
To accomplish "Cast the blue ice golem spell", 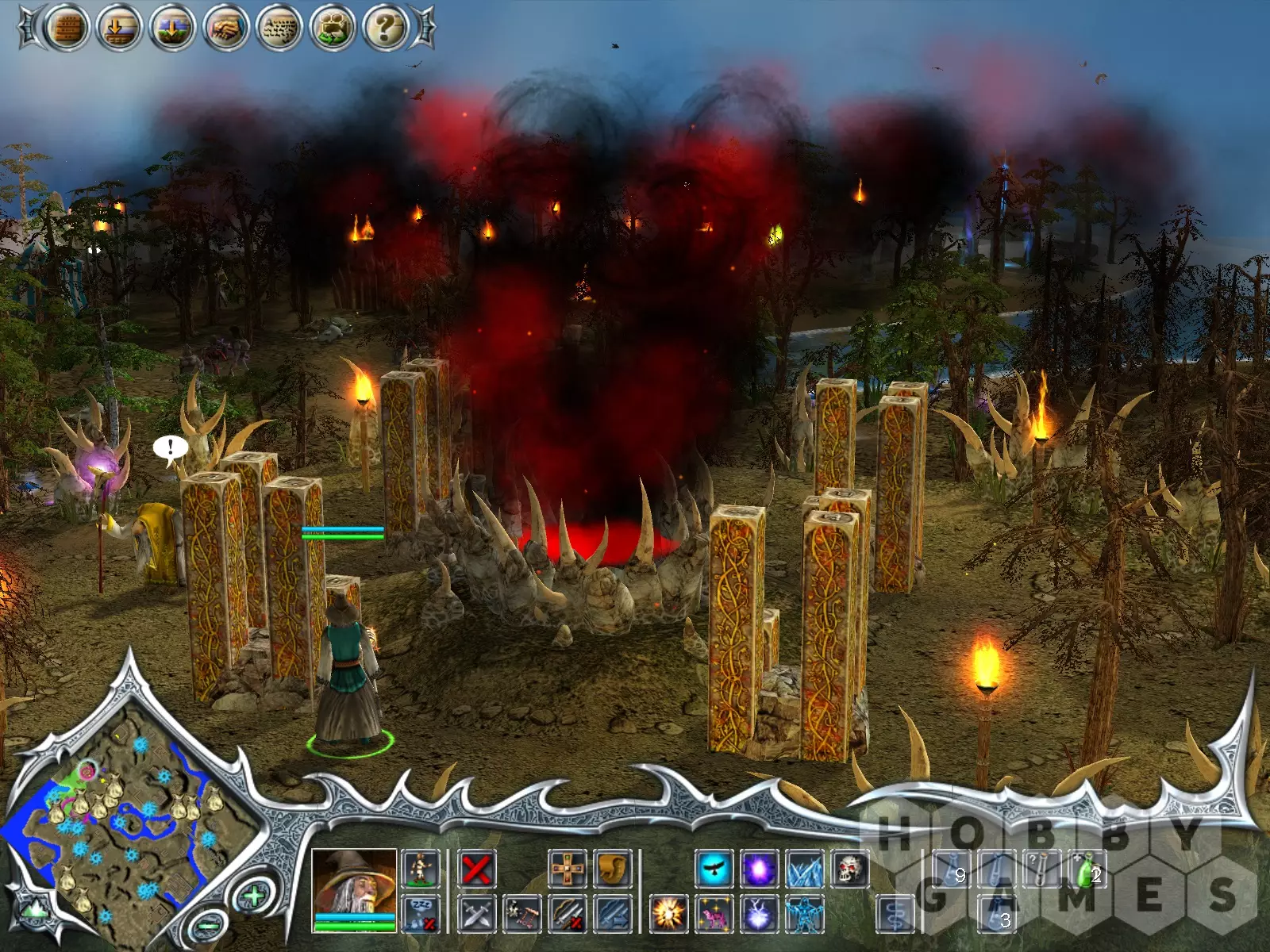I will pos(804,915).
